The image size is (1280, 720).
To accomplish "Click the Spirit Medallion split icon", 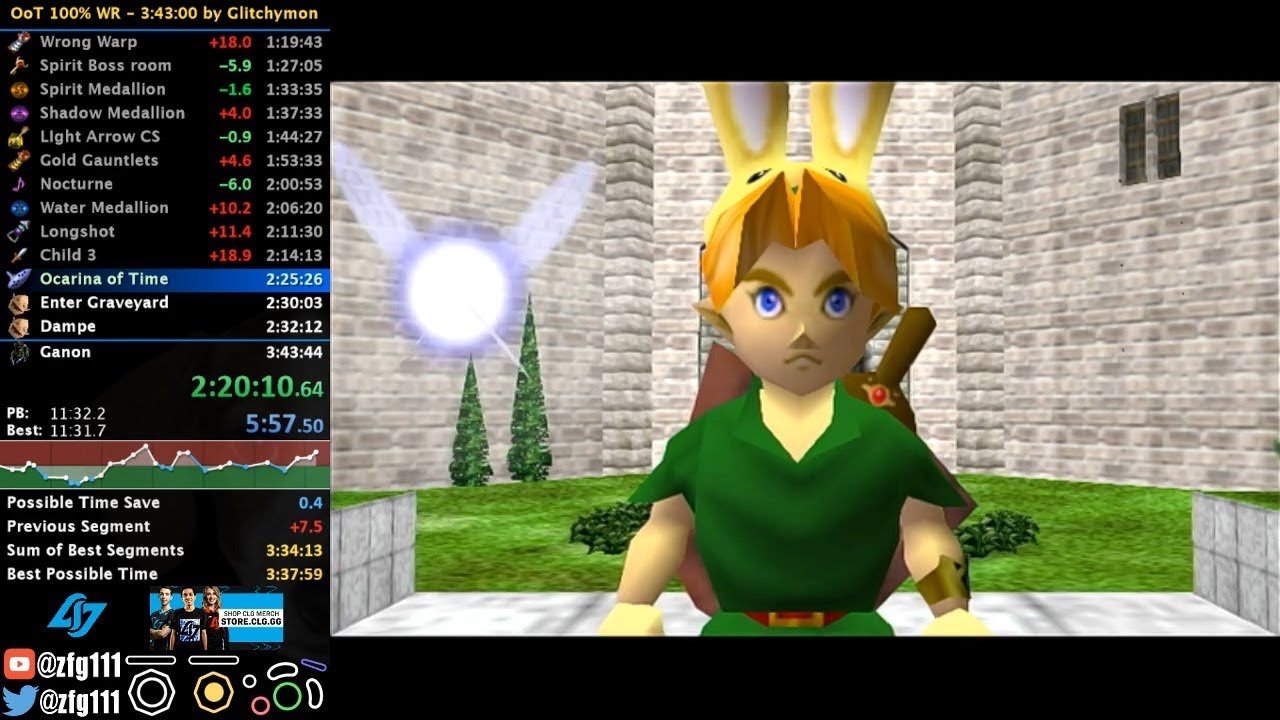I will click(20, 89).
